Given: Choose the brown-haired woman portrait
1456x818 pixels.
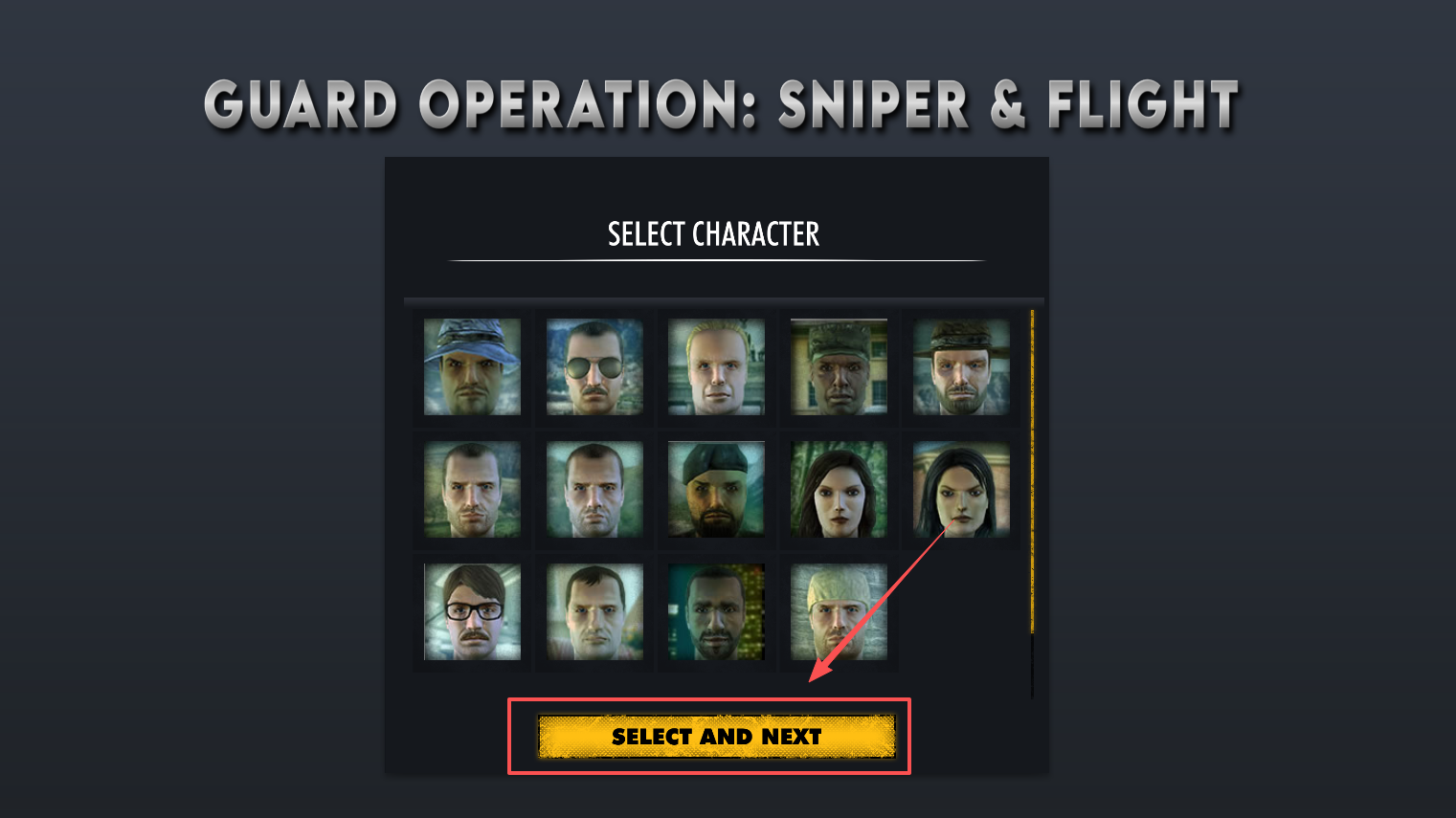Looking at the screenshot, I should coord(839,489).
